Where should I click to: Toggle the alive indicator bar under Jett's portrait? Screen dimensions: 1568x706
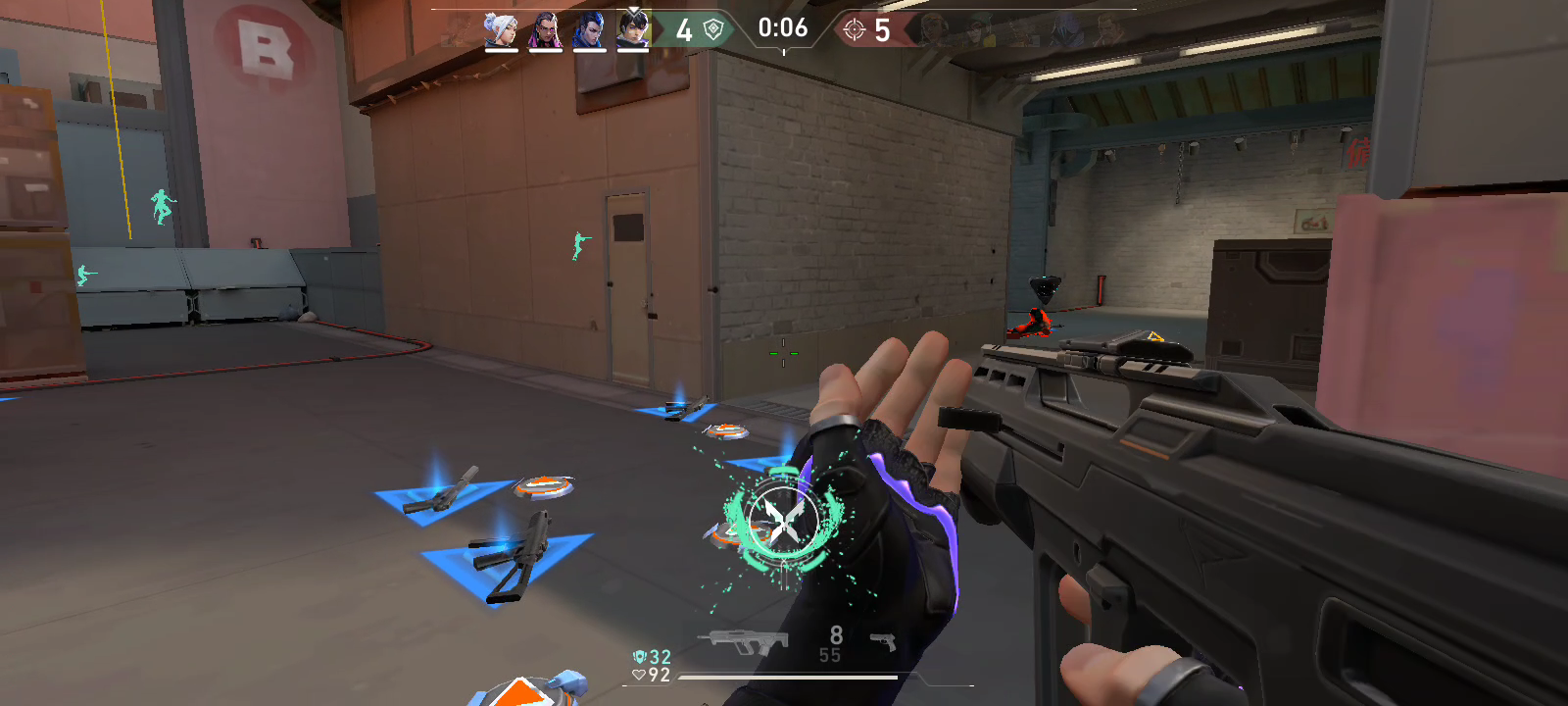tap(500, 52)
